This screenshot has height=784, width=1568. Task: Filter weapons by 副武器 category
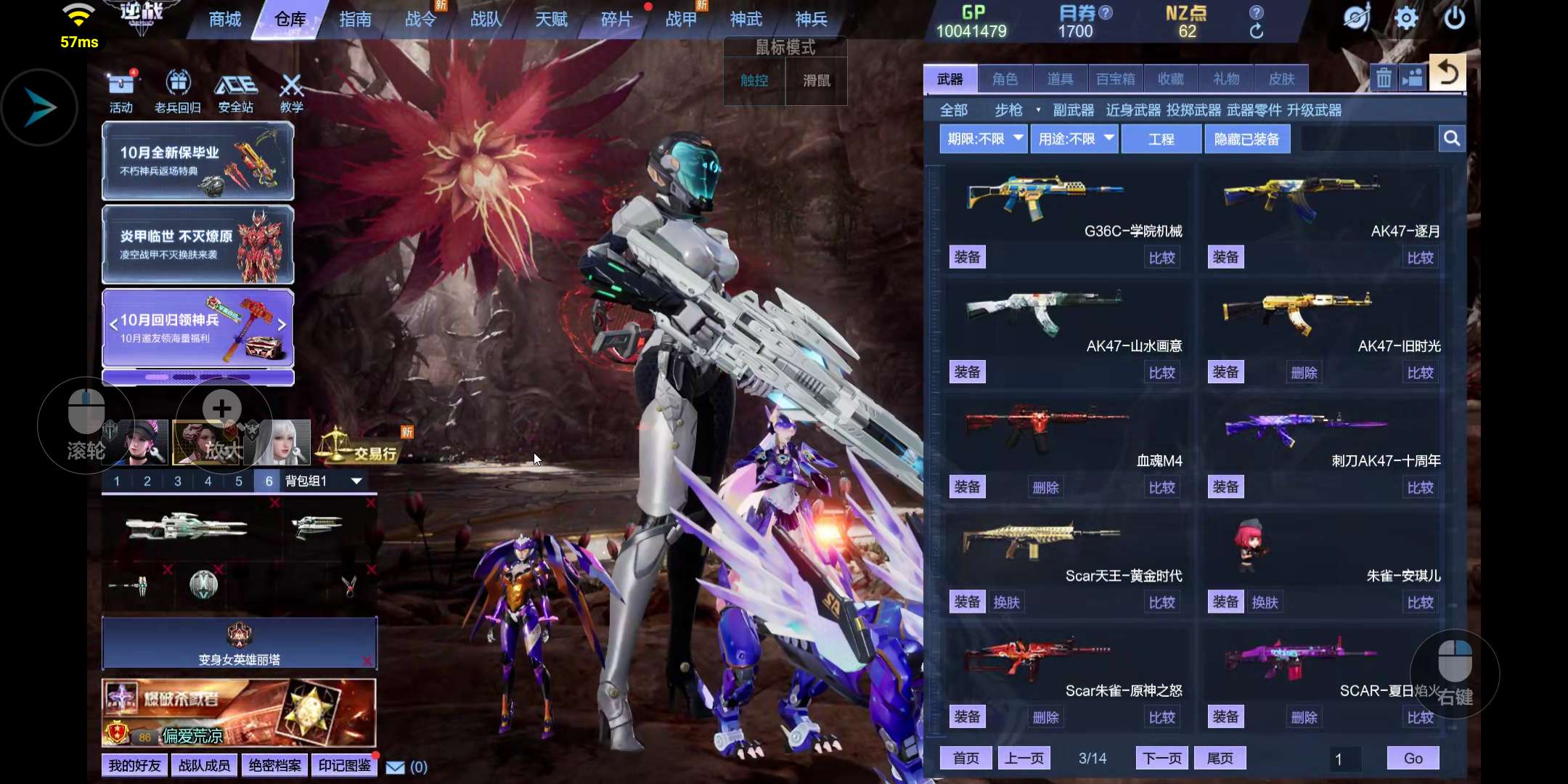(1073, 110)
